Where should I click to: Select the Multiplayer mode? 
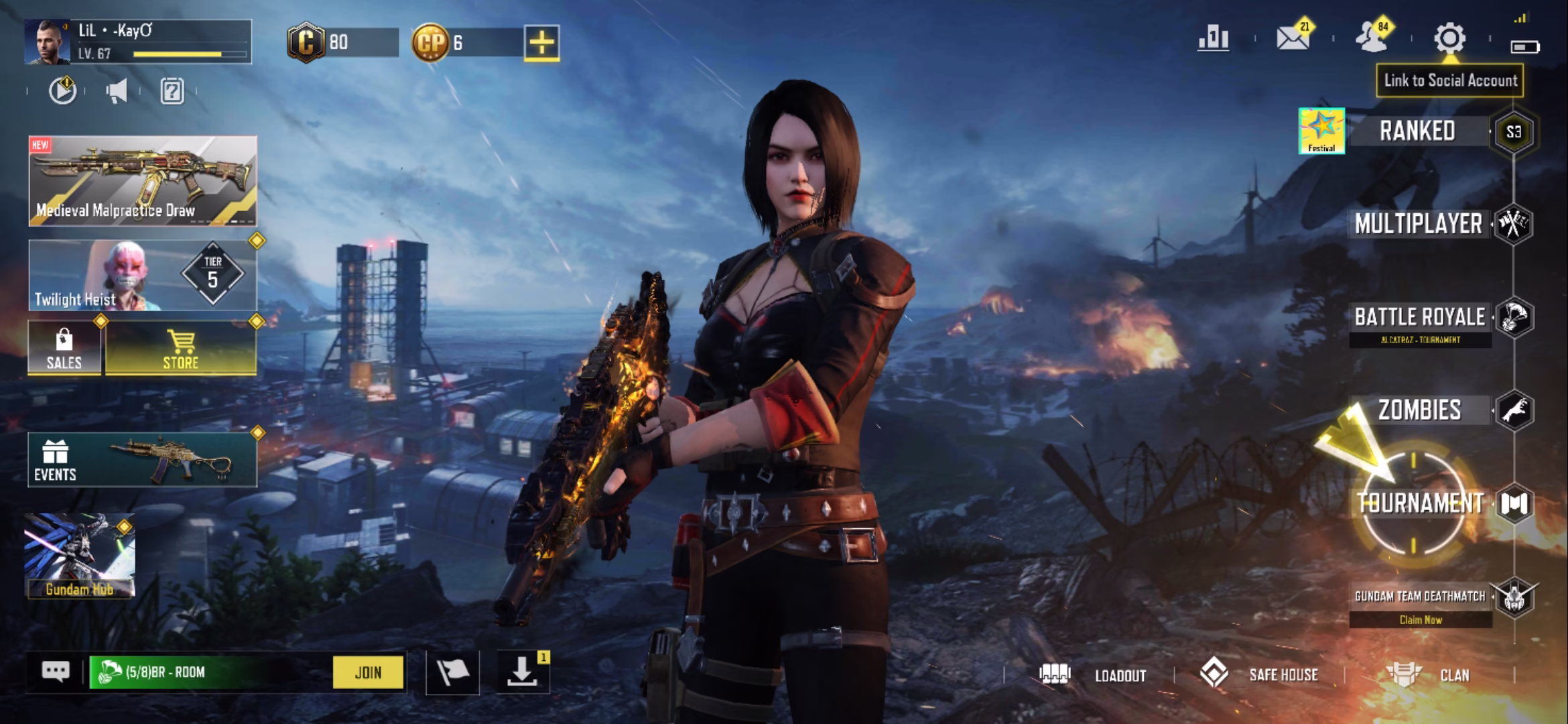[x=1419, y=224]
